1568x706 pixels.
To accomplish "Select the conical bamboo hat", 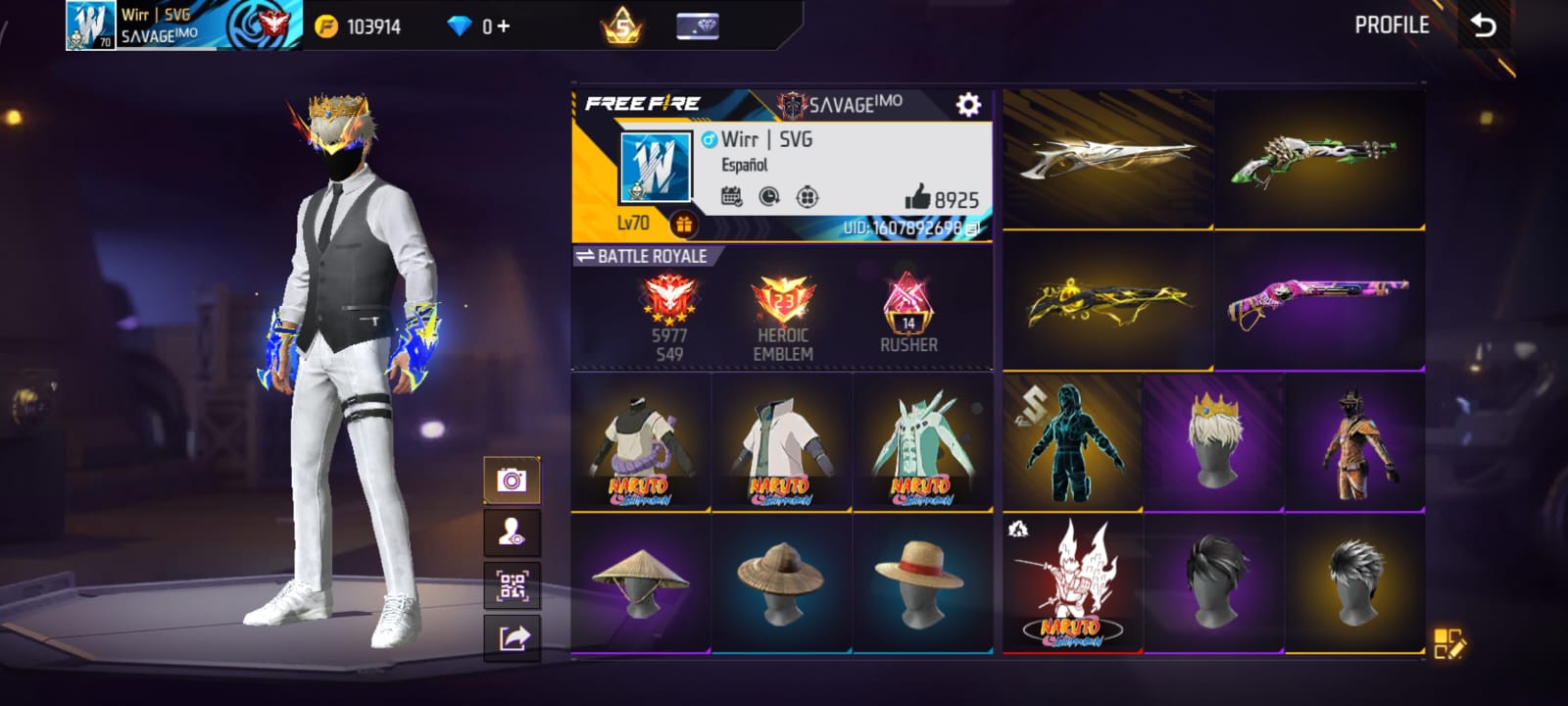I will (x=641, y=581).
